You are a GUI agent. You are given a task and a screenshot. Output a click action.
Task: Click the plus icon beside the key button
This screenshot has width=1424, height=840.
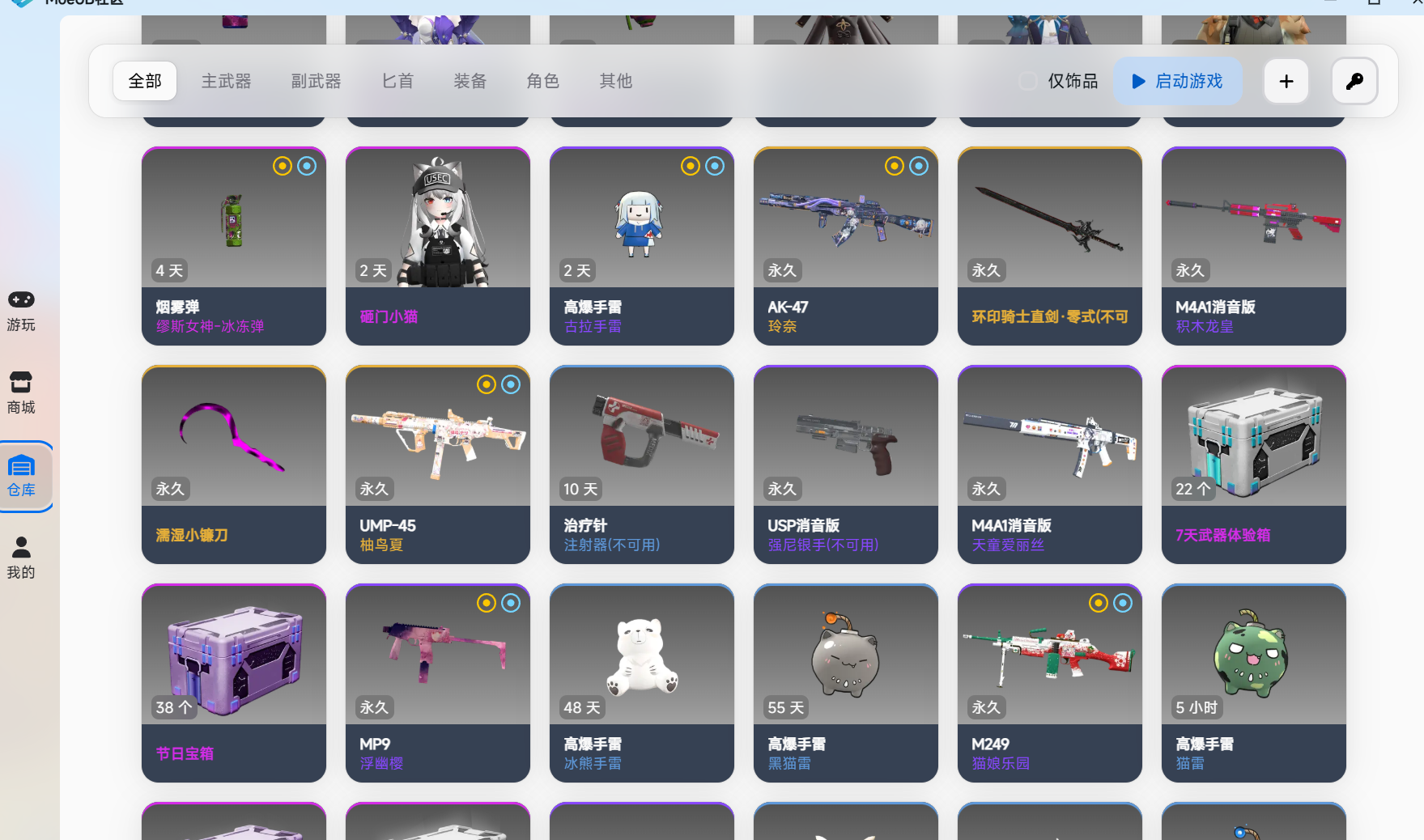pyautogui.click(x=1286, y=81)
